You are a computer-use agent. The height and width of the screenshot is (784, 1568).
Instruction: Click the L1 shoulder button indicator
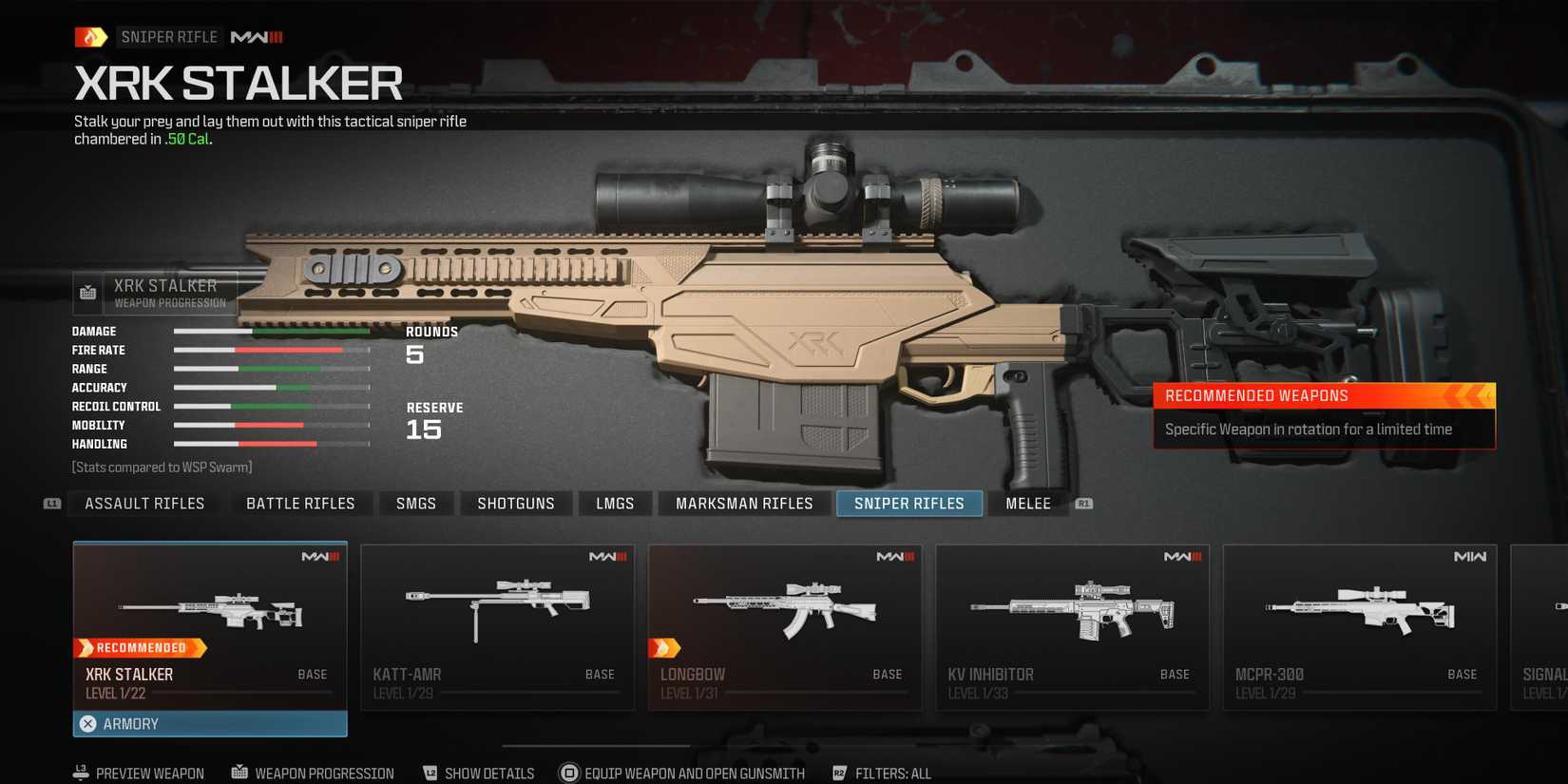pyautogui.click(x=51, y=503)
